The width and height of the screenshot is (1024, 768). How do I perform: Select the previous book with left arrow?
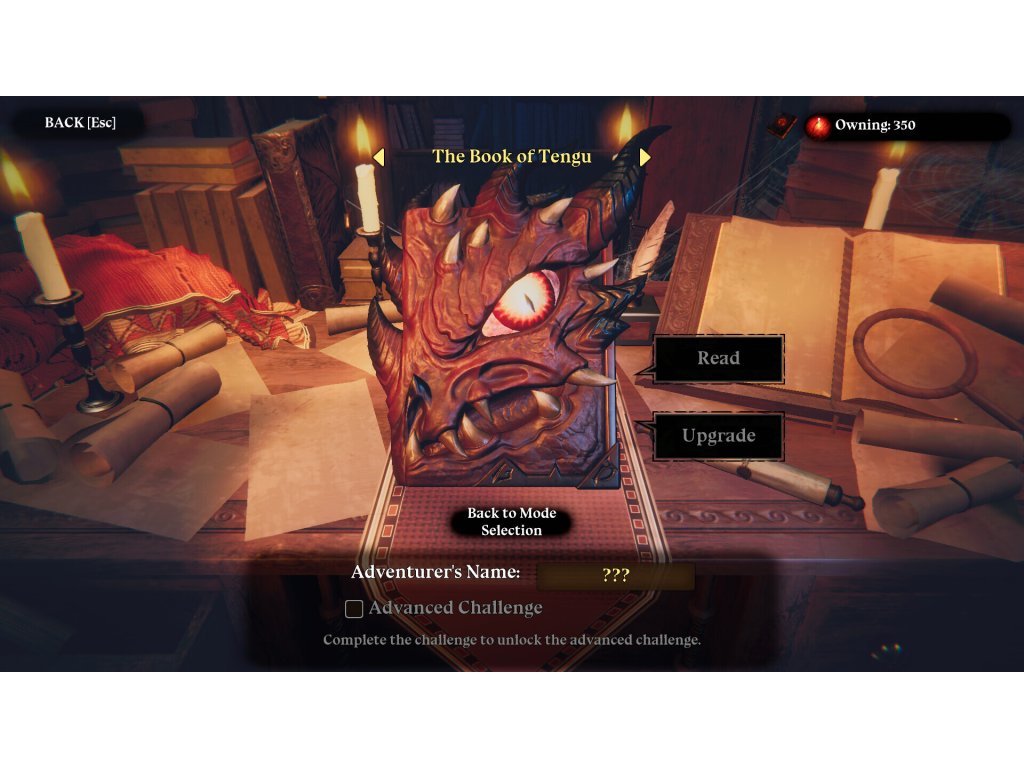378,157
